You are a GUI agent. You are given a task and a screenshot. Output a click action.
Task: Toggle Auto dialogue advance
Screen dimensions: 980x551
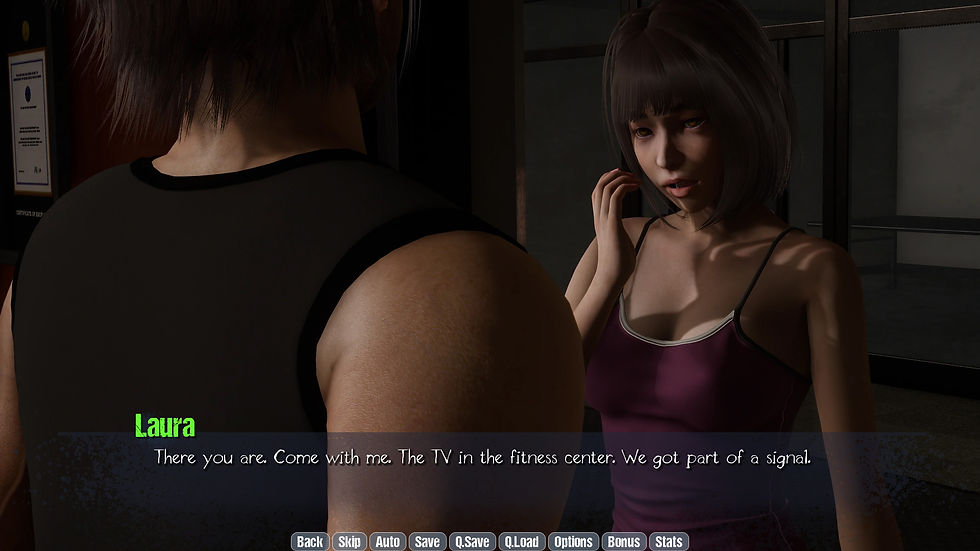point(387,541)
